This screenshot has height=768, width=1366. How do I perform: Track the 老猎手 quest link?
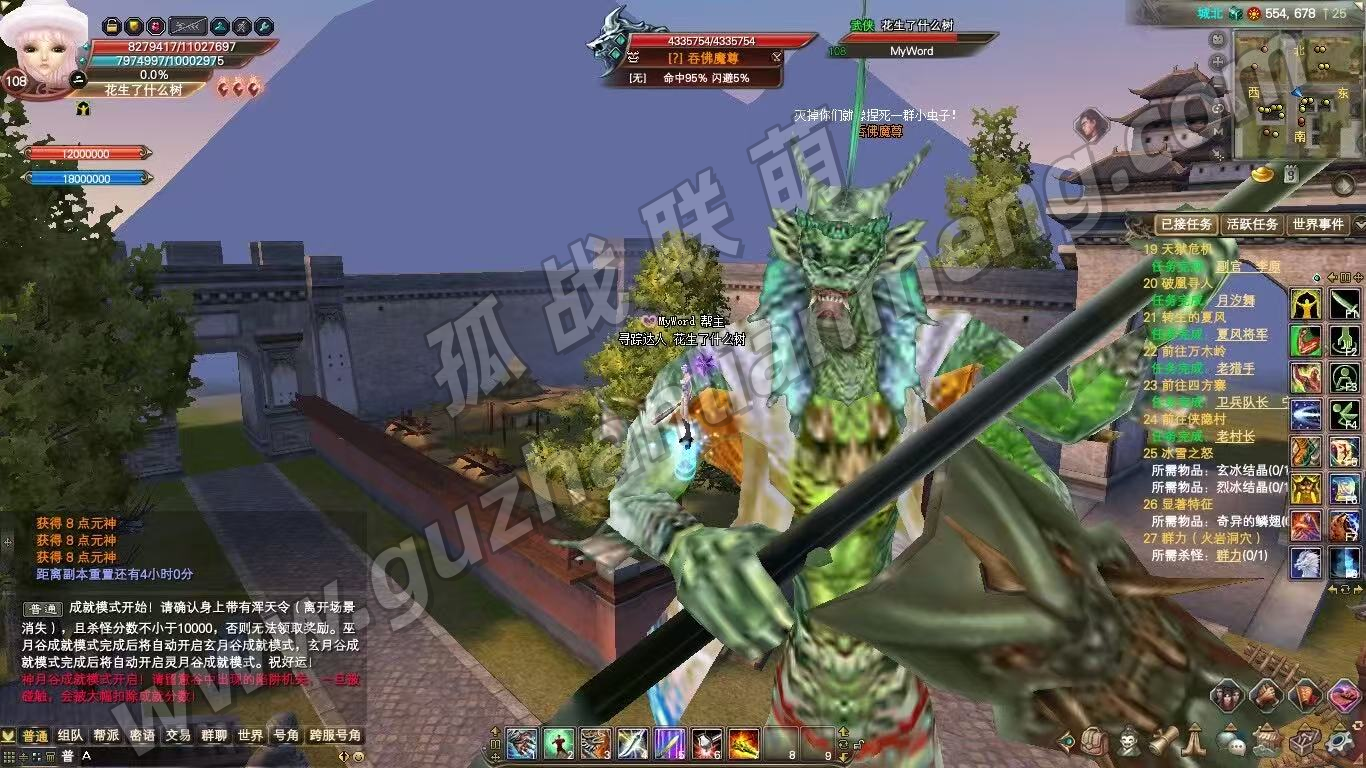(1235, 368)
